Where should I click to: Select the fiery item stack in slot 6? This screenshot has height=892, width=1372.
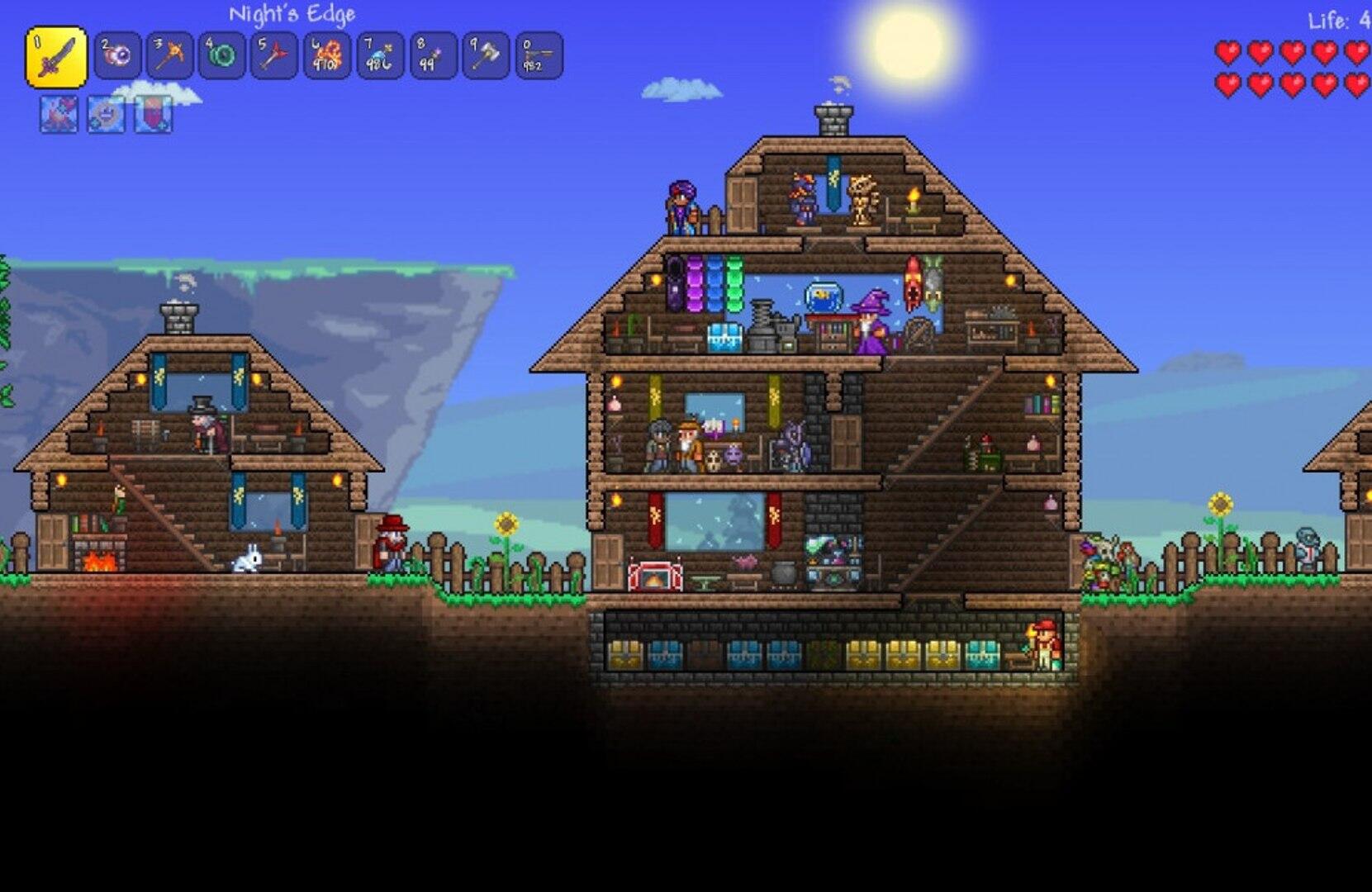[327, 56]
